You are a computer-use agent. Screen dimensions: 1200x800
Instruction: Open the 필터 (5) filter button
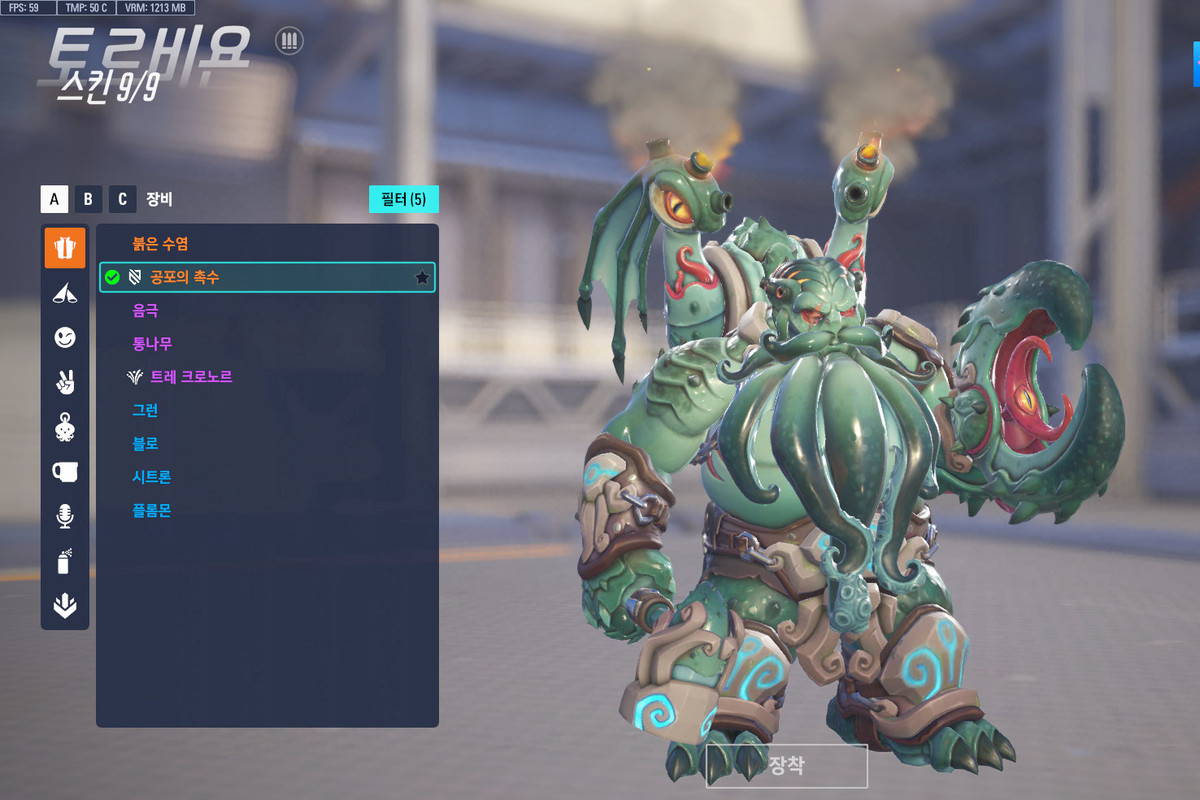403,199
